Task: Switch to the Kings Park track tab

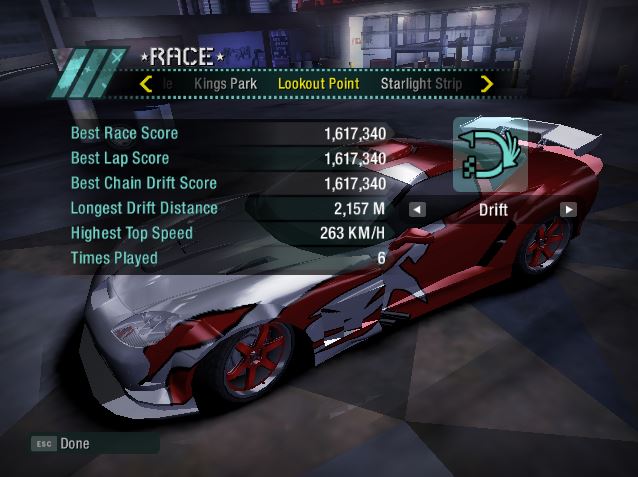Action: pyautogui.click(x=225, y=84)
